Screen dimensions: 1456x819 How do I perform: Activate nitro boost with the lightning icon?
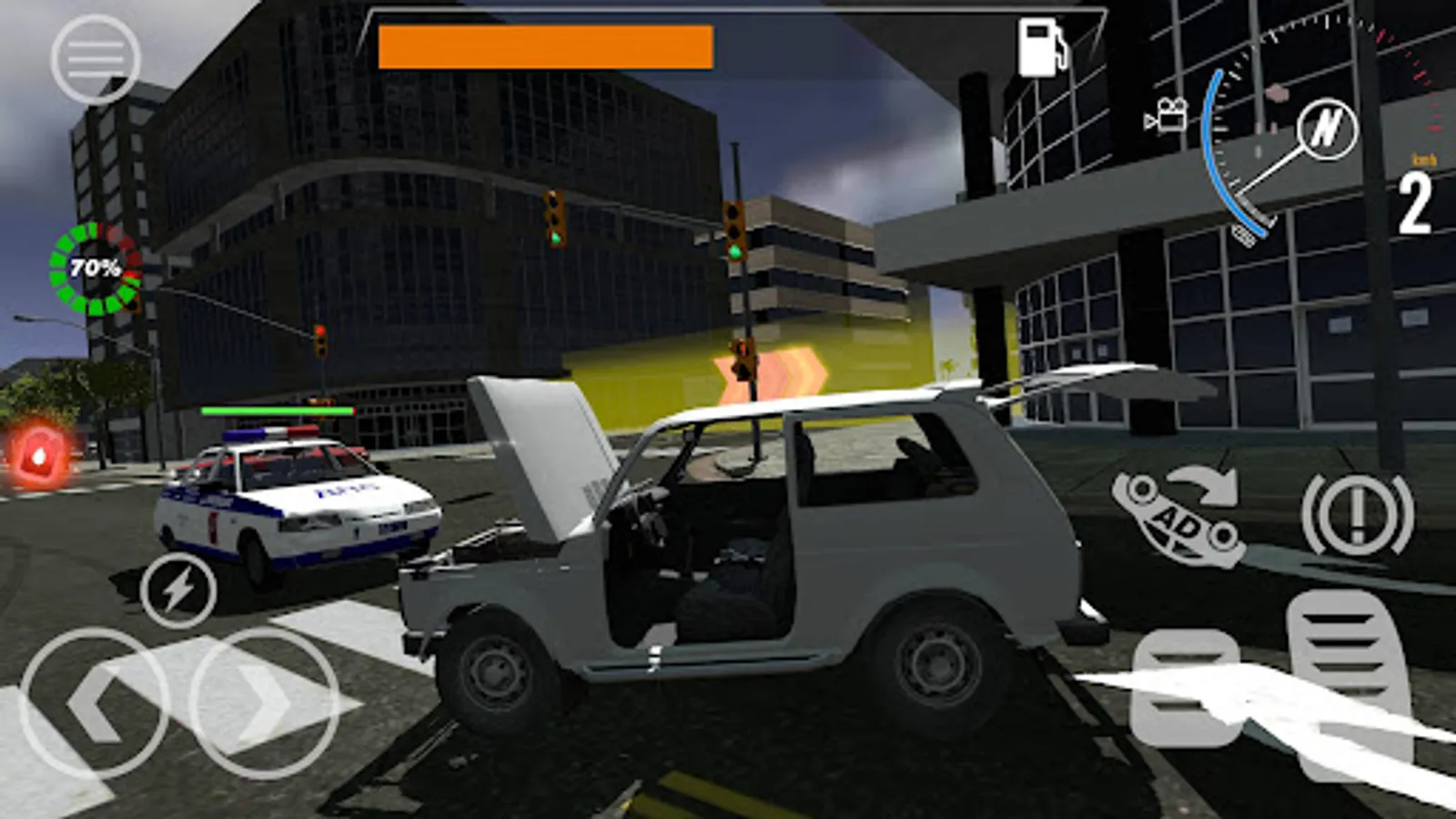[x=178, y=590]
